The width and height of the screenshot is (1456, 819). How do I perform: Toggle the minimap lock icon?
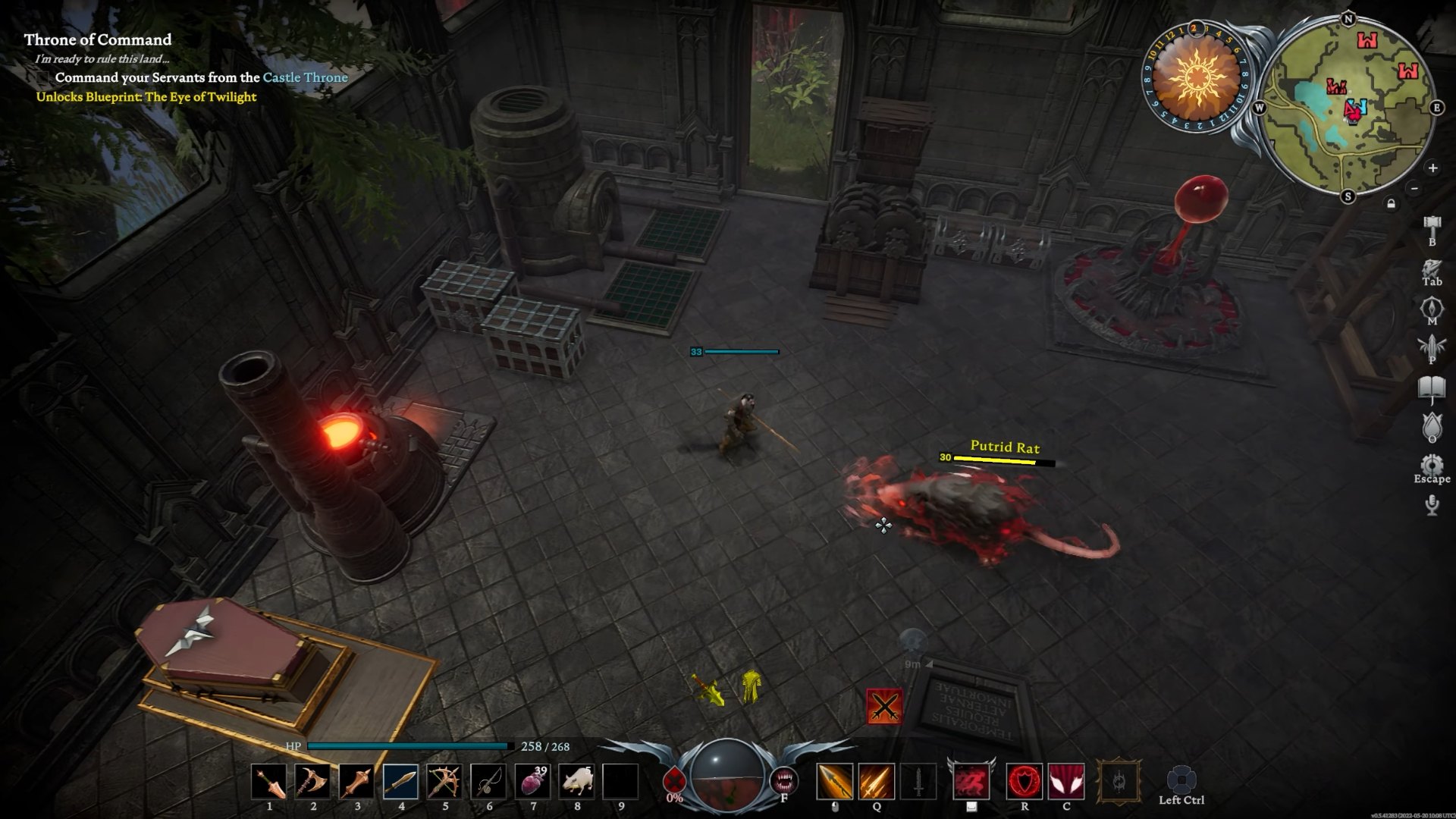click(x=1391, y=204)
